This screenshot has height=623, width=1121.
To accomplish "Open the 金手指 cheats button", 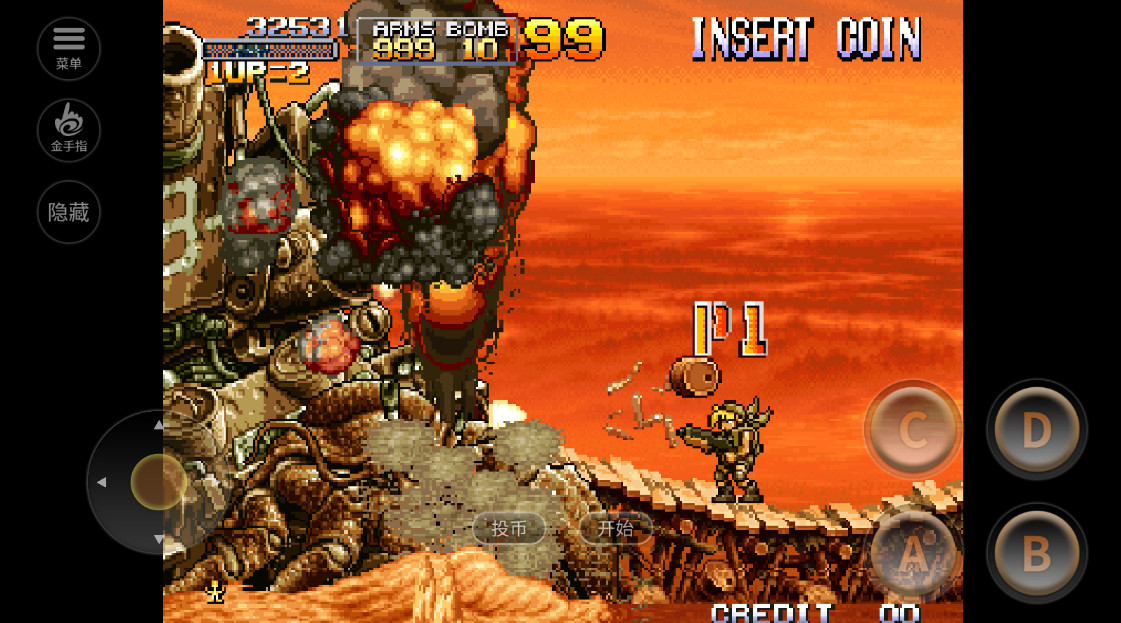I will coord(69,130).
